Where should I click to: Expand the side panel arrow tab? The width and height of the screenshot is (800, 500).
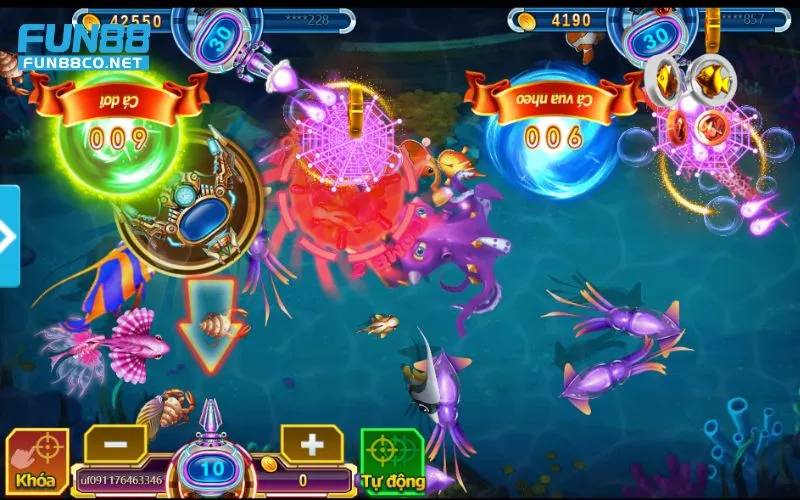pos(8,236)
